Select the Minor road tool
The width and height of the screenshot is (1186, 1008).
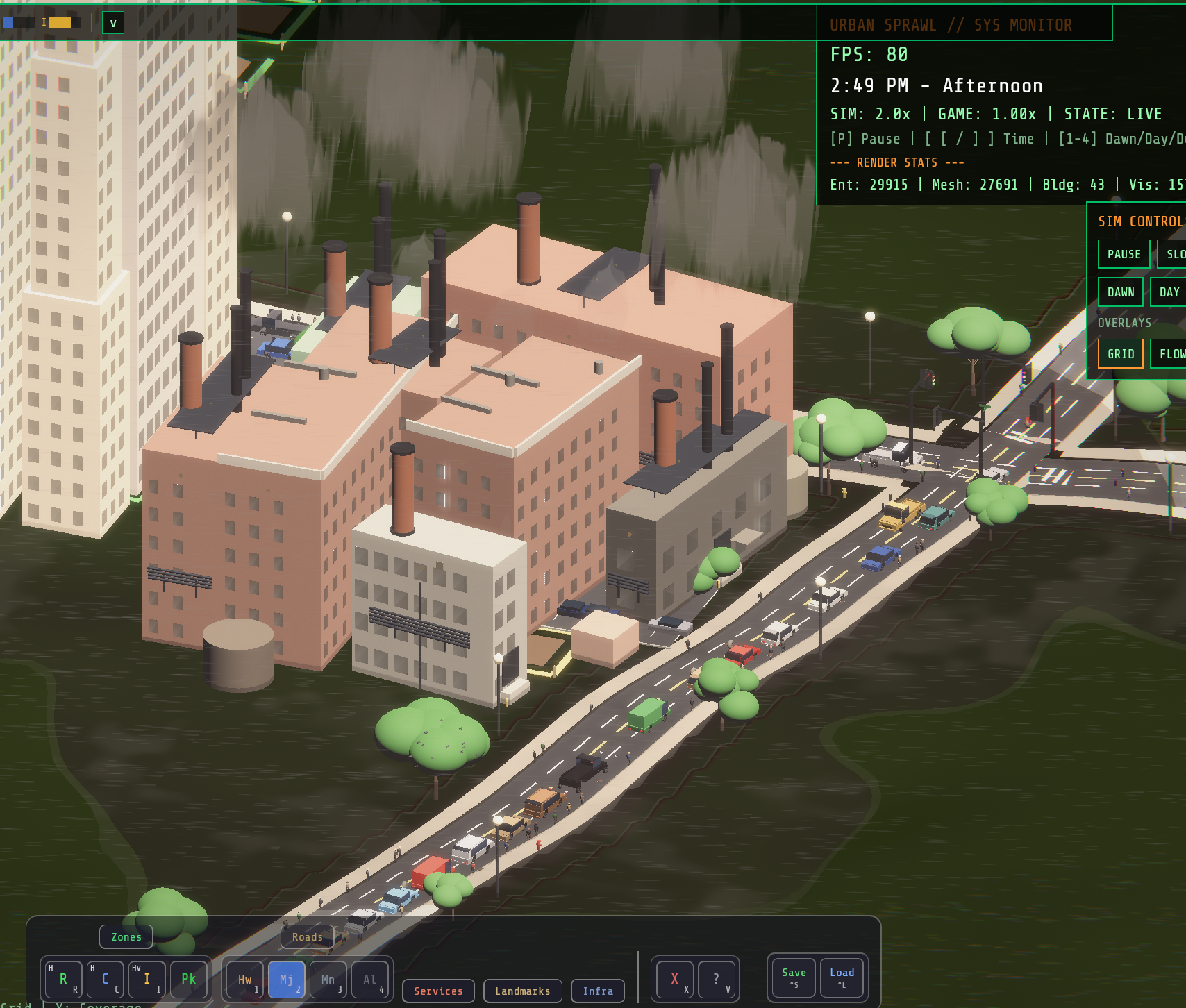coord(328,979)
